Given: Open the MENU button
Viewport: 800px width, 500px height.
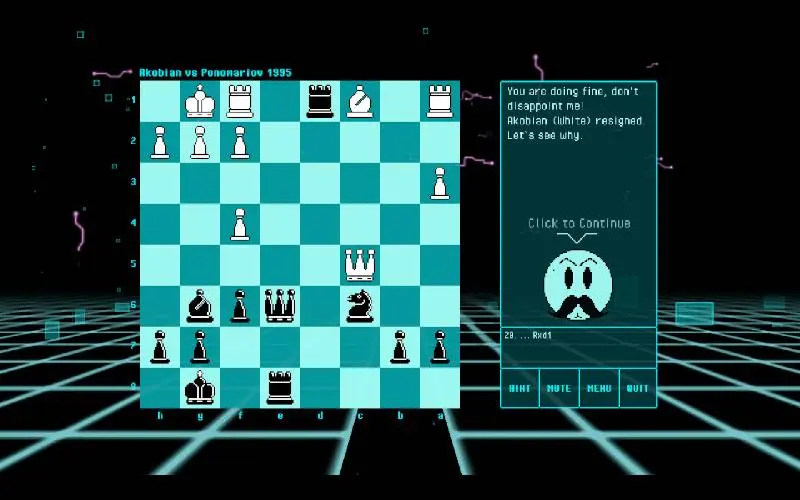Looking at the screenshot, I should 599,388.
